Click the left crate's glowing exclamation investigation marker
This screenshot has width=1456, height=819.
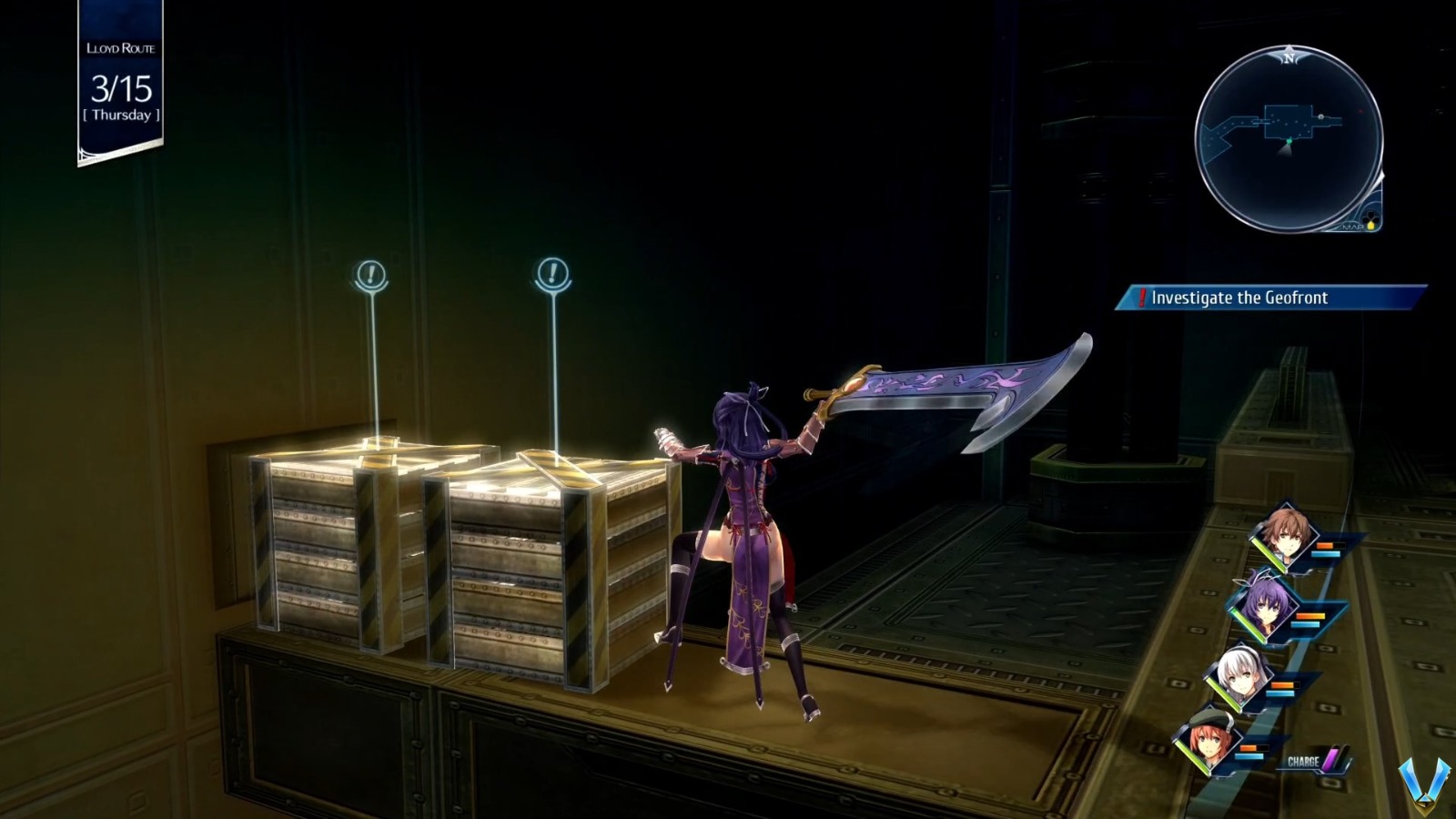(370, 273)
